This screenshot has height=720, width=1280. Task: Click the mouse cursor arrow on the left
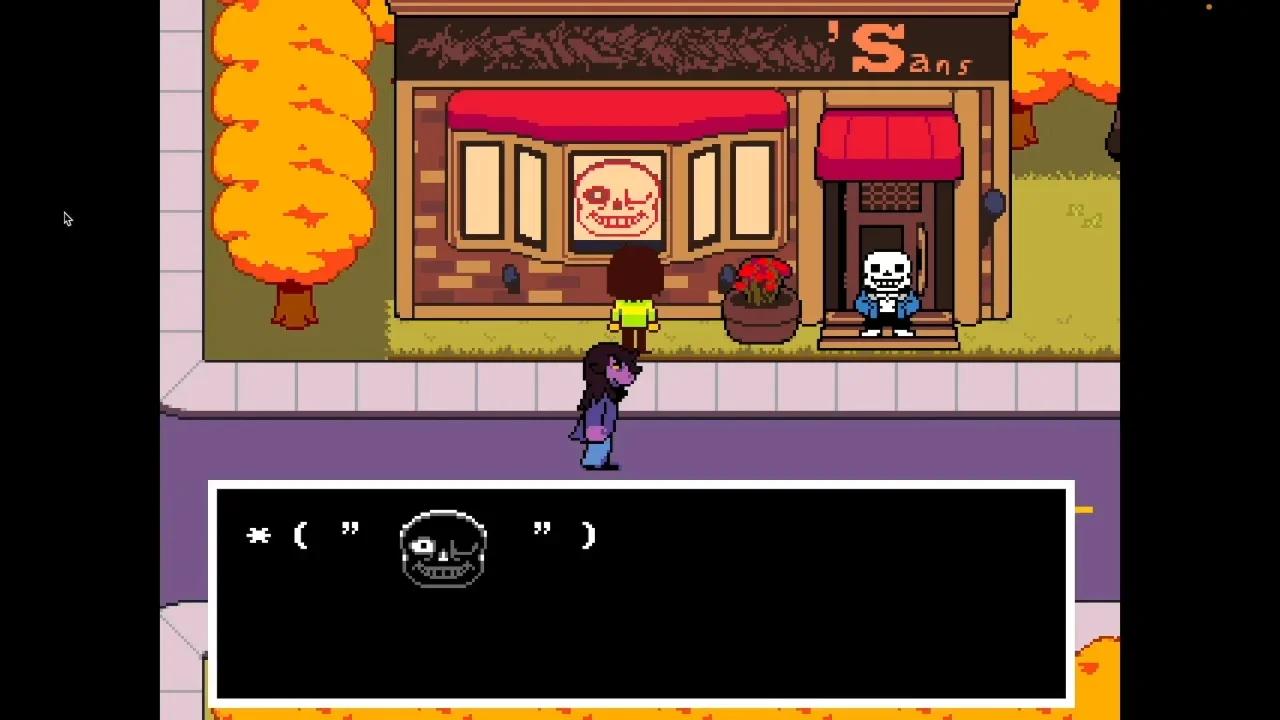coord(68,218)
